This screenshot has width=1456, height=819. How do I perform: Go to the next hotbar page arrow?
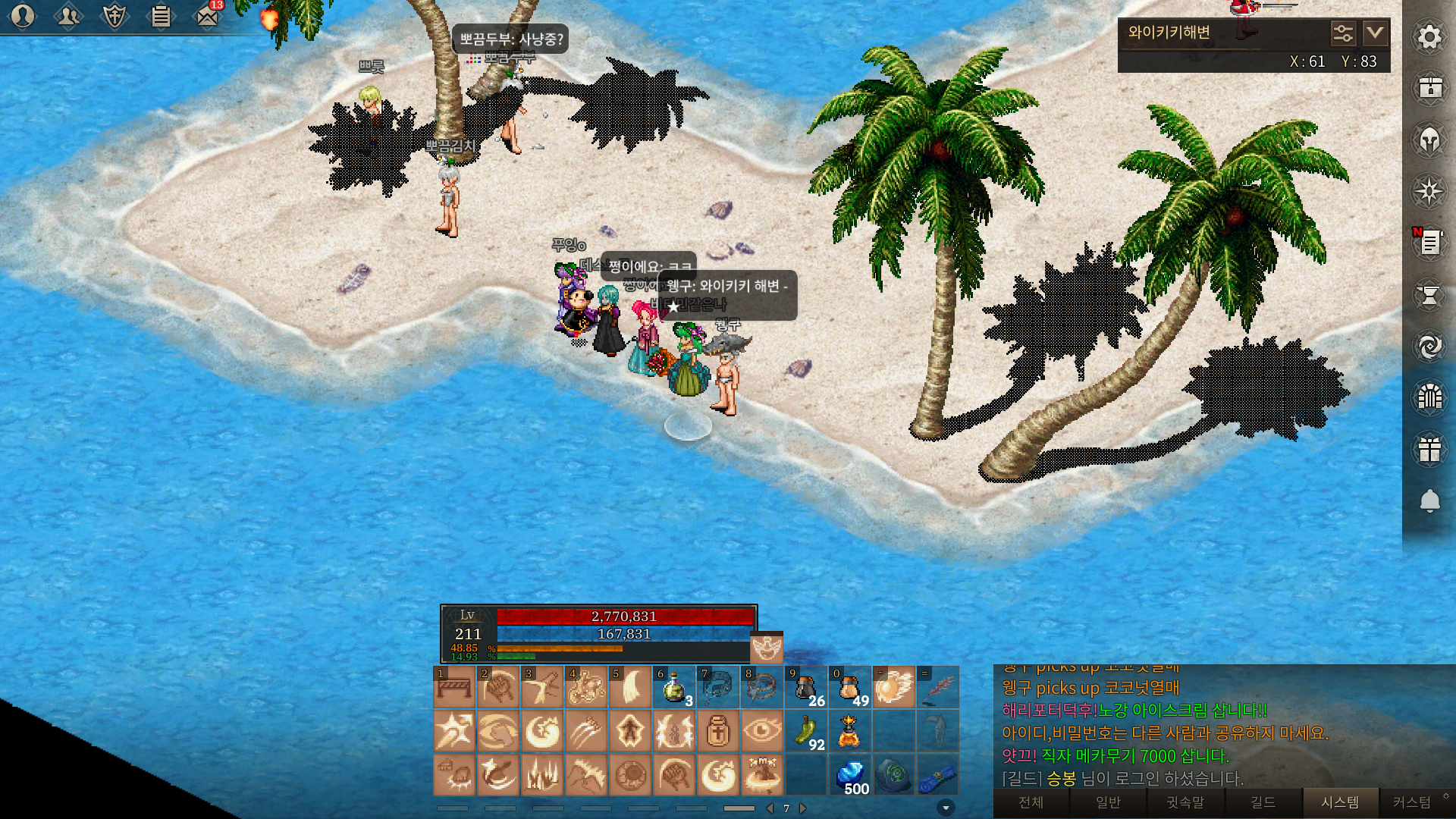click(x=803, y=808)
